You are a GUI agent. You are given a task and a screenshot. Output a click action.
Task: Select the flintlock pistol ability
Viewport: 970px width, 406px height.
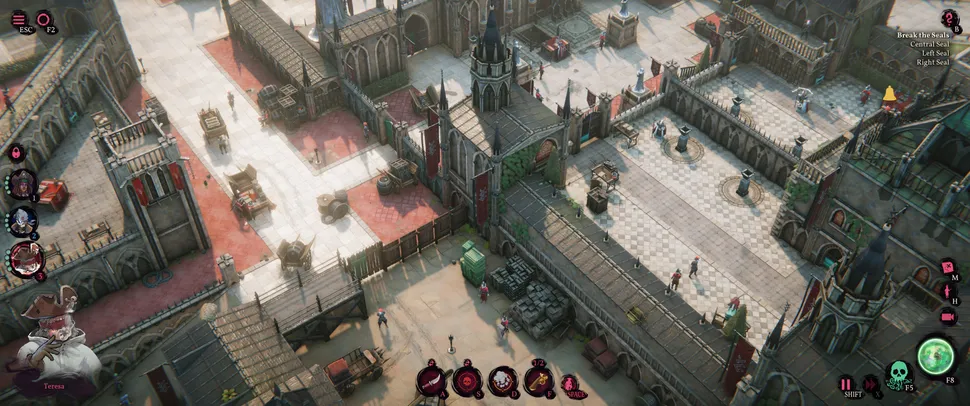[538, 380]
